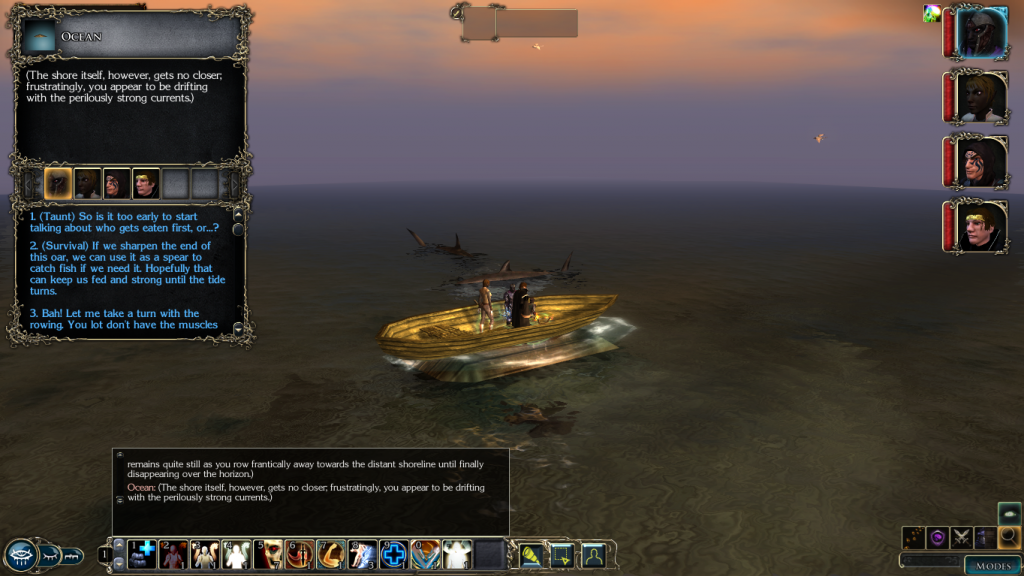This screenshot has width=1024, height=576.
Task: Cast the blue cross circle spell in slot 9
Action: click(394, 553)
